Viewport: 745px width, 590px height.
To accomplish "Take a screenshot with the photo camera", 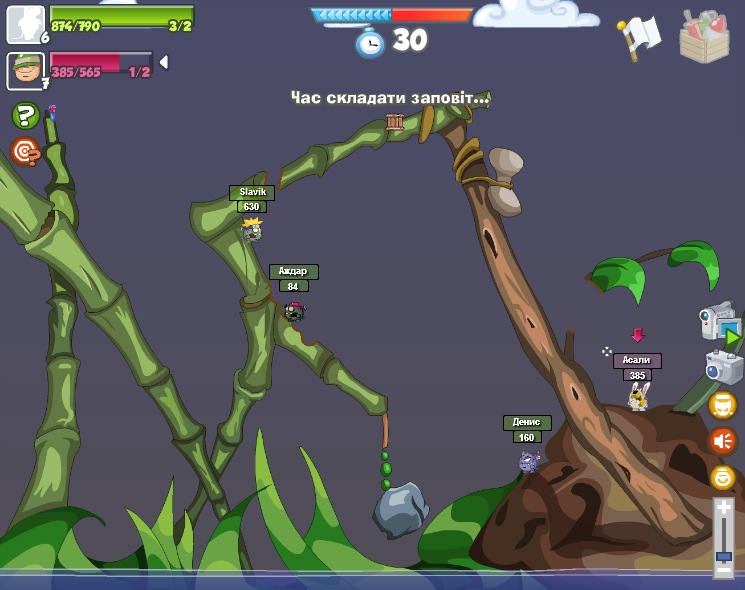I will pyautogui.click(x=724, y=366).
